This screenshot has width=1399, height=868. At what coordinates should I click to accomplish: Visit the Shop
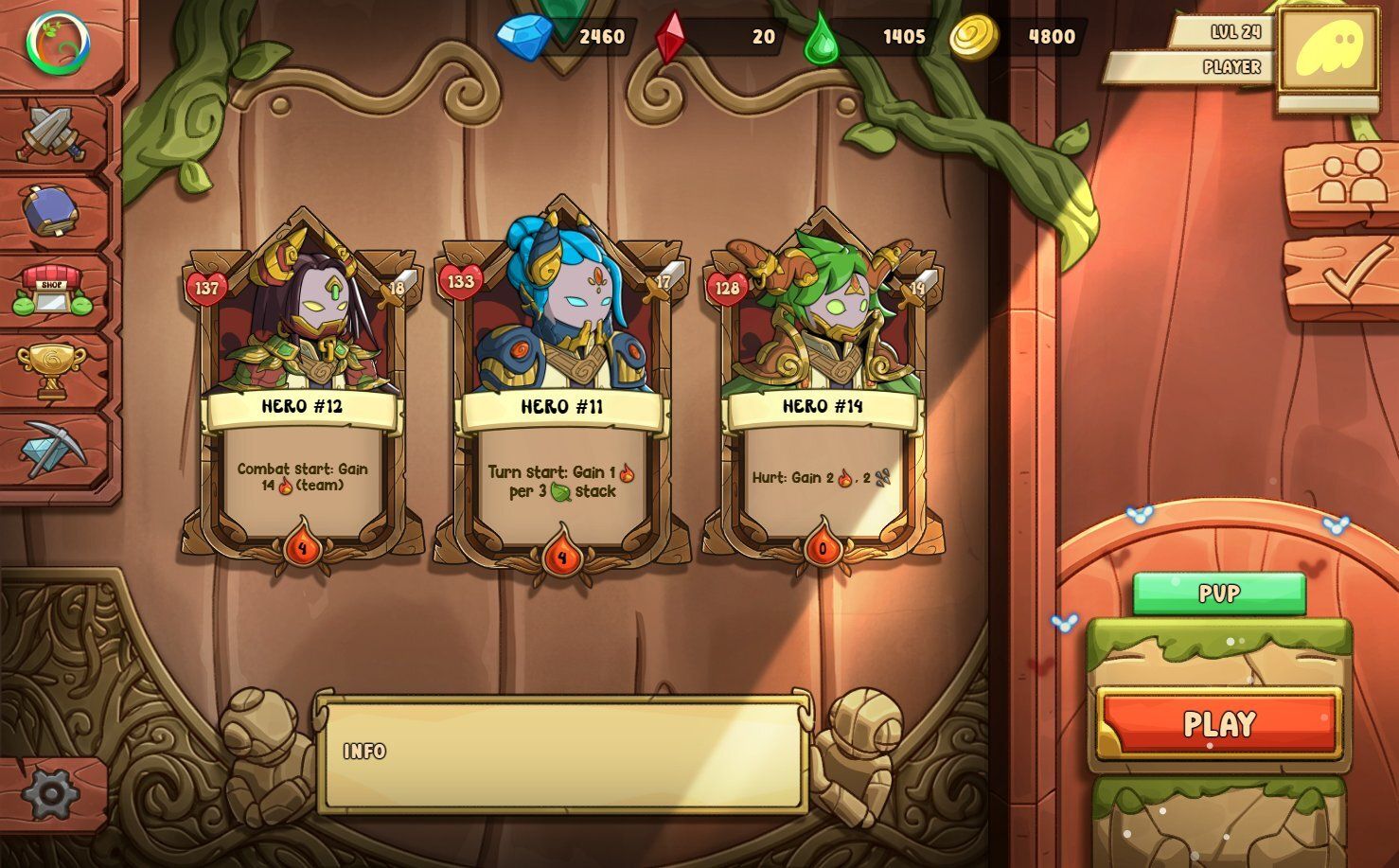coord(55,290)
